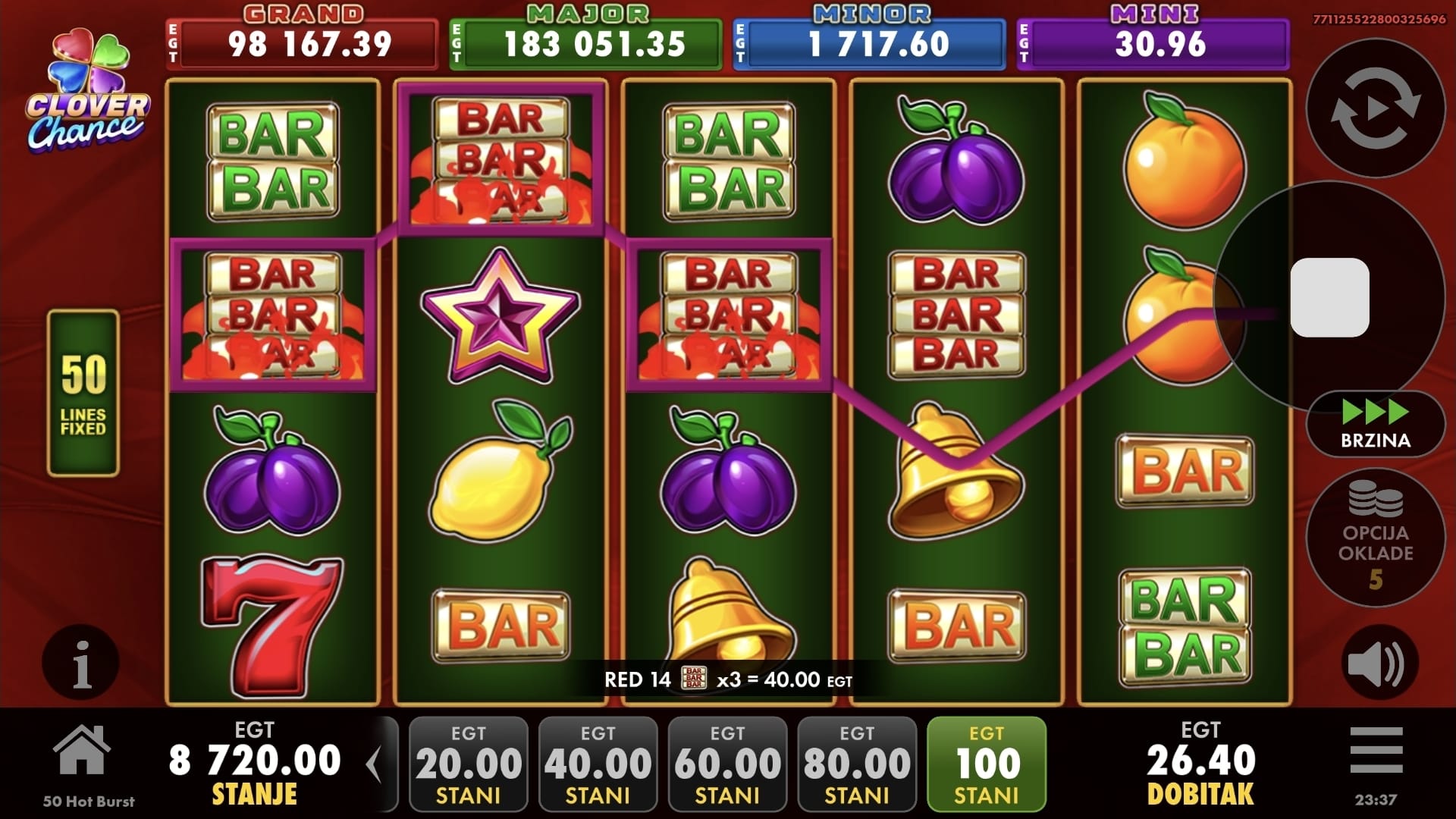The width and height of the screenshot is (1456, 819).
Task: Open the MINOR jackpot panel
Action: [870, 43]
